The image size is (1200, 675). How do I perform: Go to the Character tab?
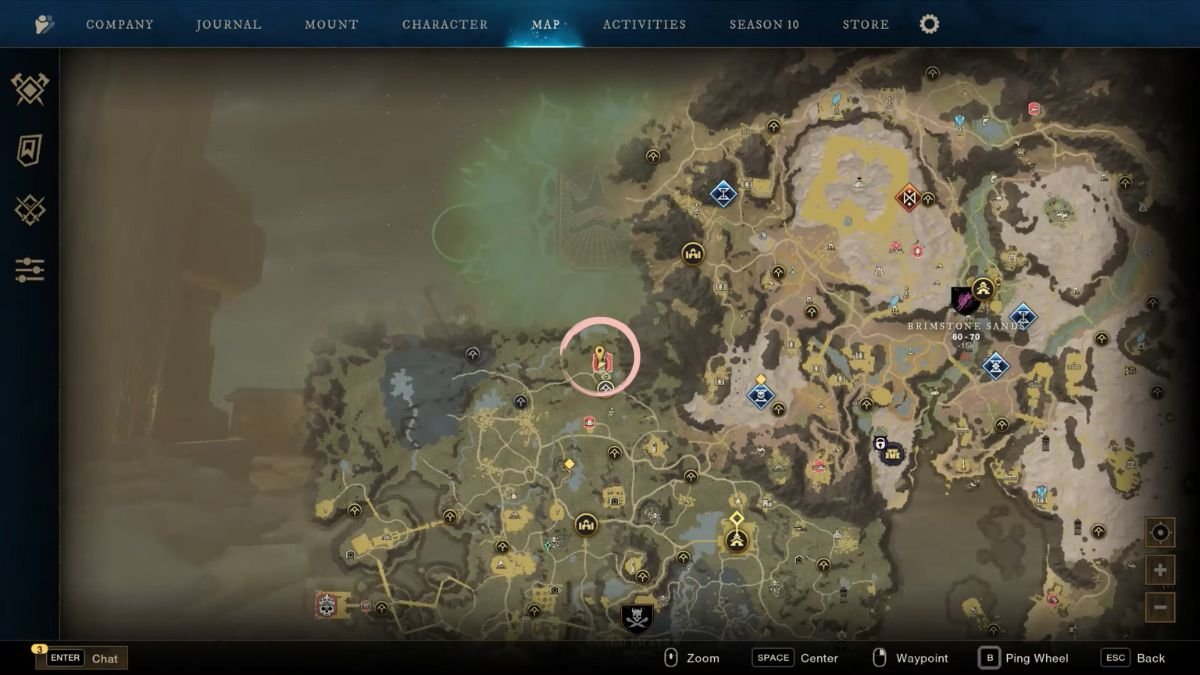coord(445,25)
